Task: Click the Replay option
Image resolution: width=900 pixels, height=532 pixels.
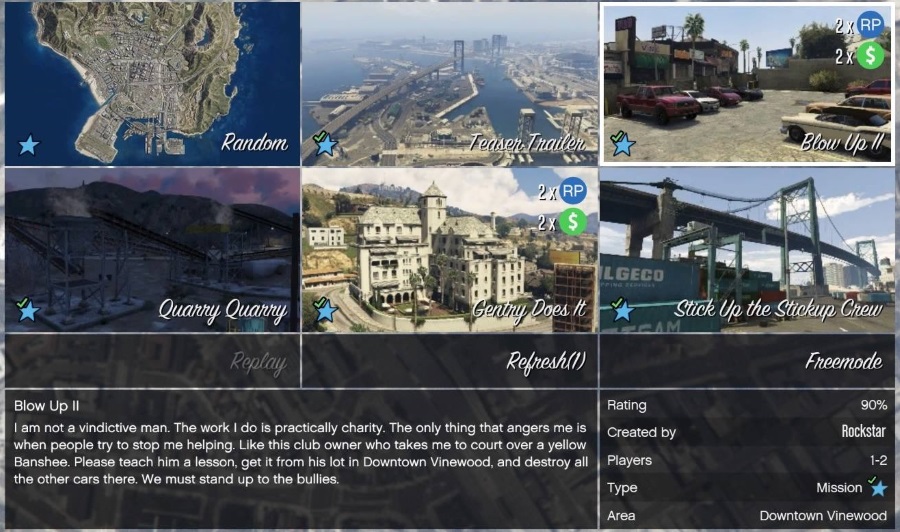Action: click(152, 361)
